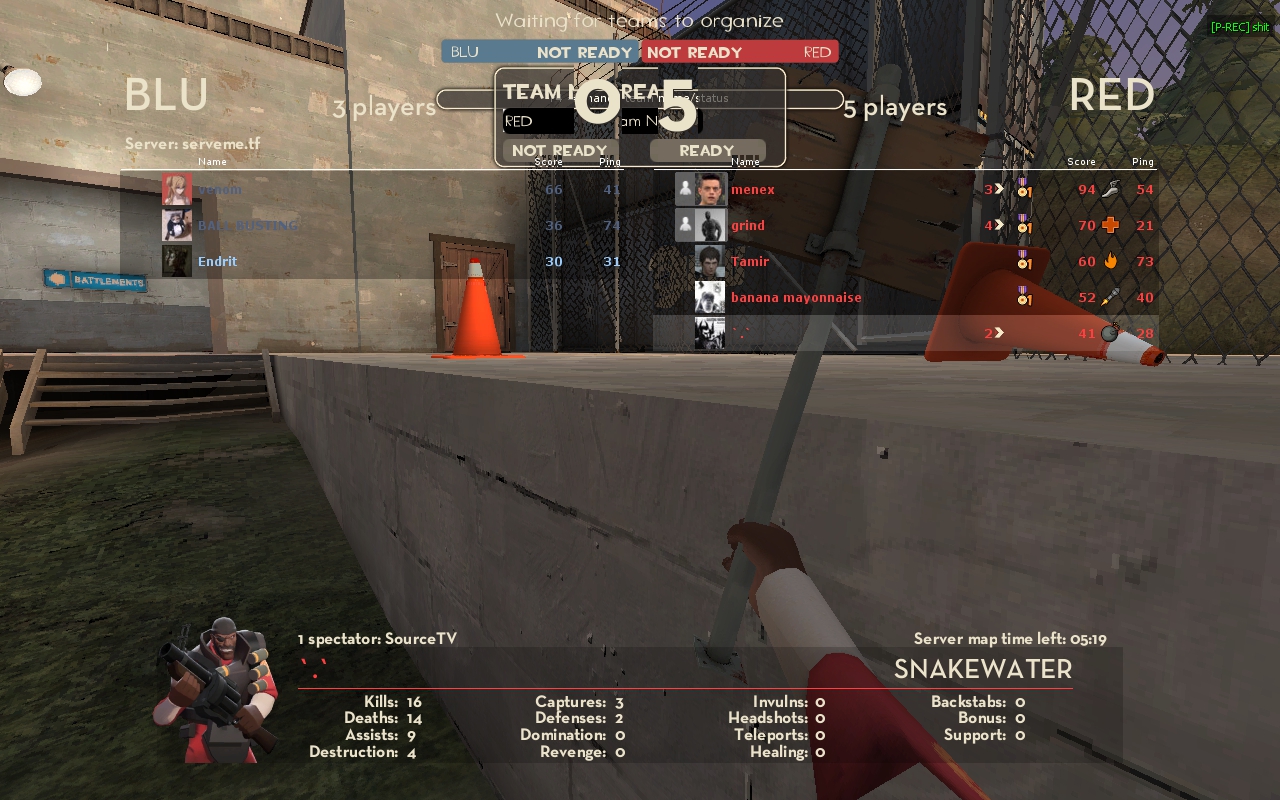Click grind's avatar thumbnail
Image resolution: width=1280 pixels, height=800 pixels.
coord(710,225)
